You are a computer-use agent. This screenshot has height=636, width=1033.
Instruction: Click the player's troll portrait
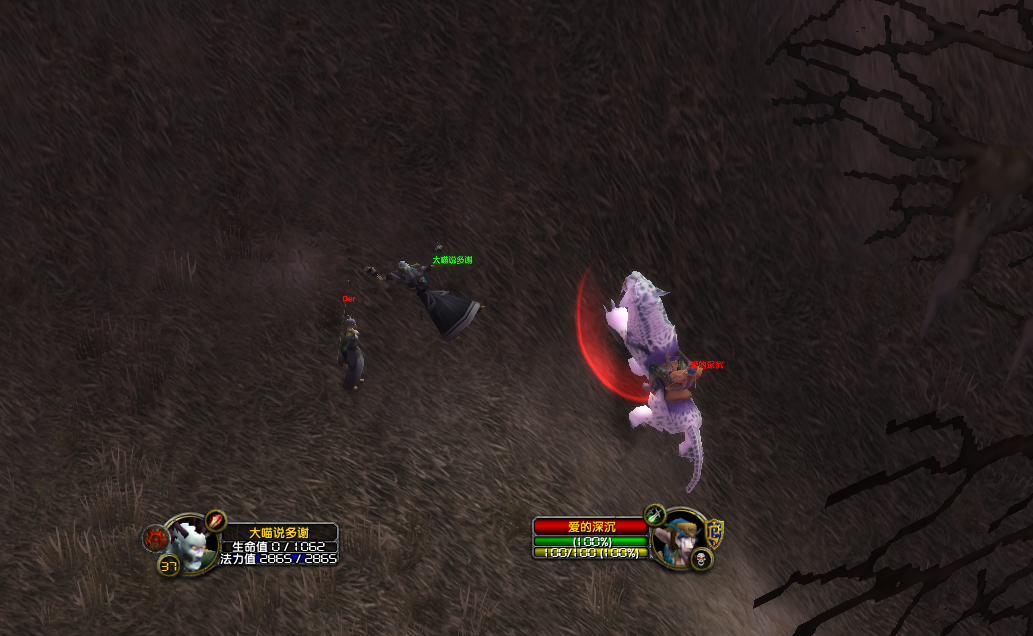[x=190, y=544]
